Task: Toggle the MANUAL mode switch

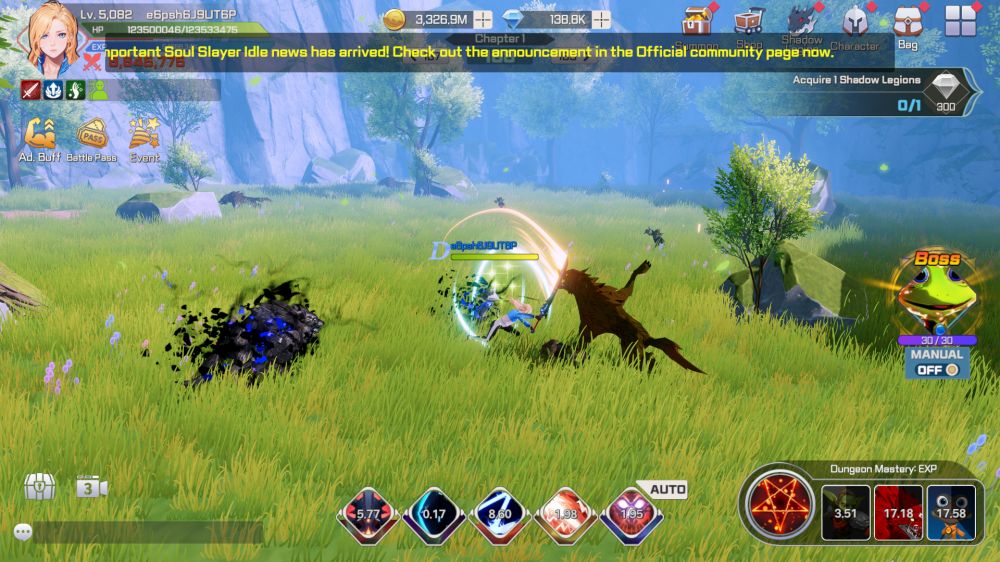Action: (x=937, y=369)
